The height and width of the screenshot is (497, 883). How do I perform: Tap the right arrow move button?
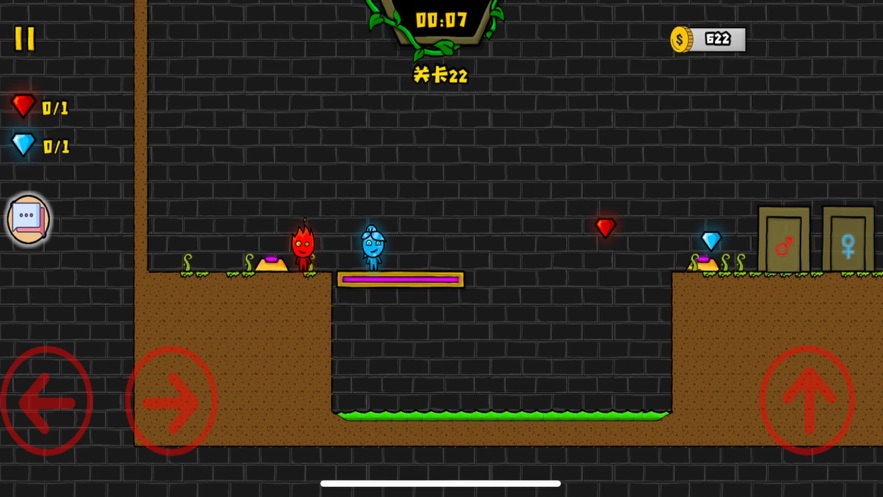pos(171,402)
